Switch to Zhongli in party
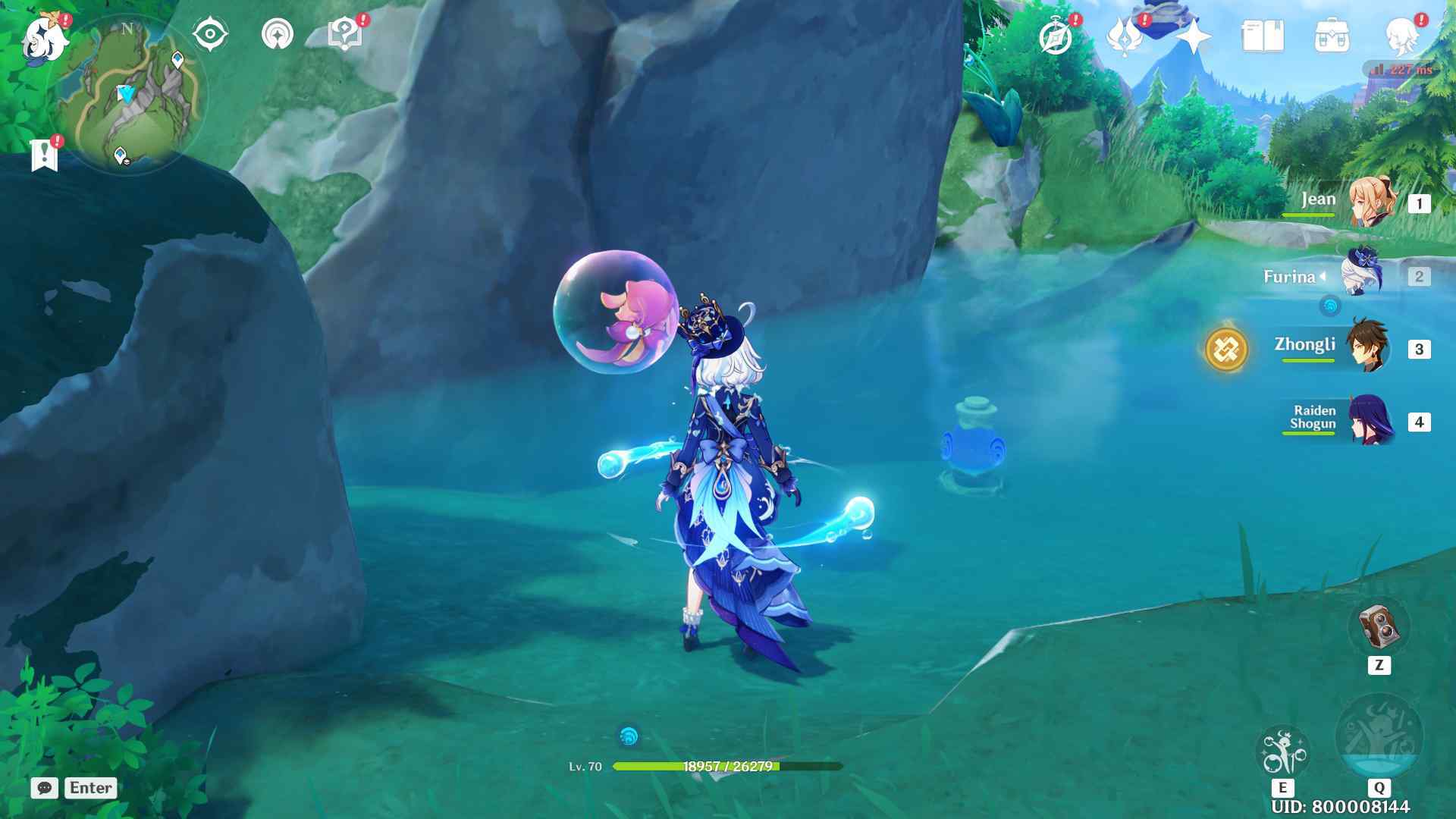 click(x=1368, y=347)
